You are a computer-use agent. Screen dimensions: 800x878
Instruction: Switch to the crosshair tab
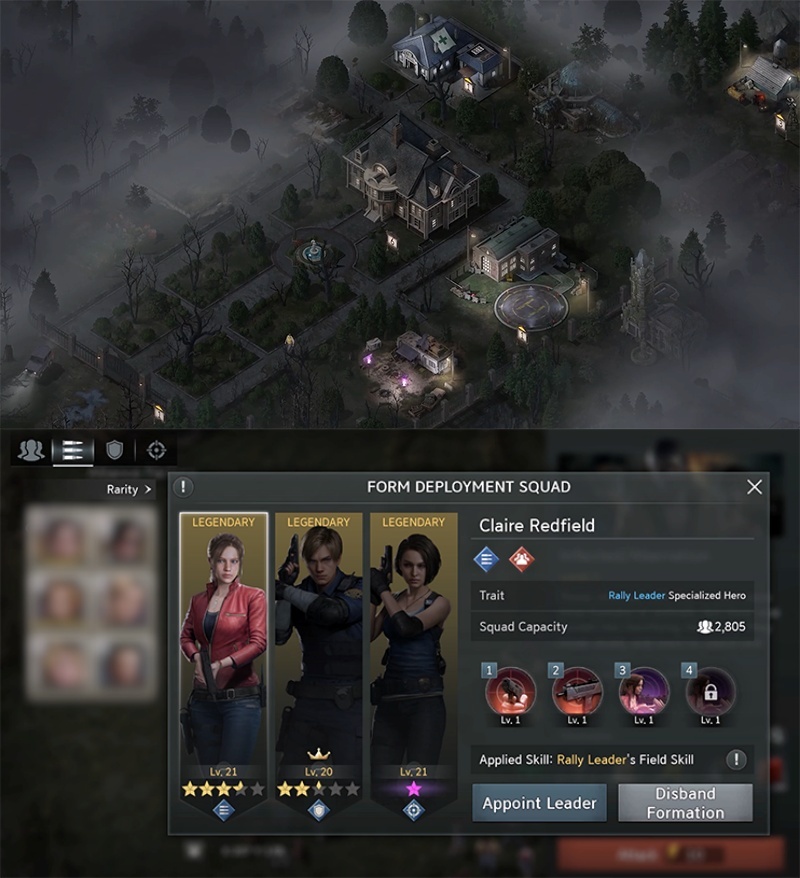click(x=155, y=450)
